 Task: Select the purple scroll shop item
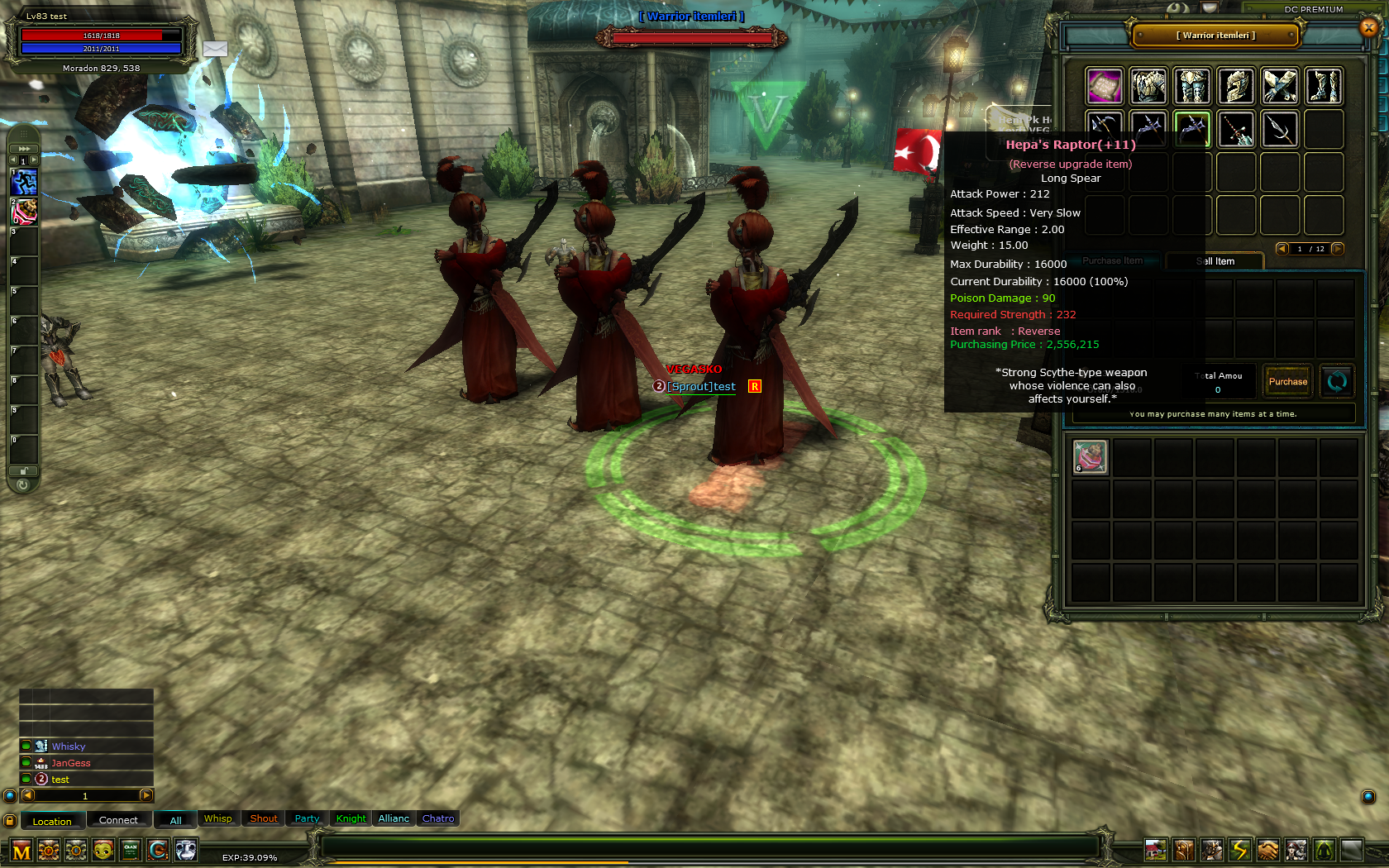(x=1105, y=86)
